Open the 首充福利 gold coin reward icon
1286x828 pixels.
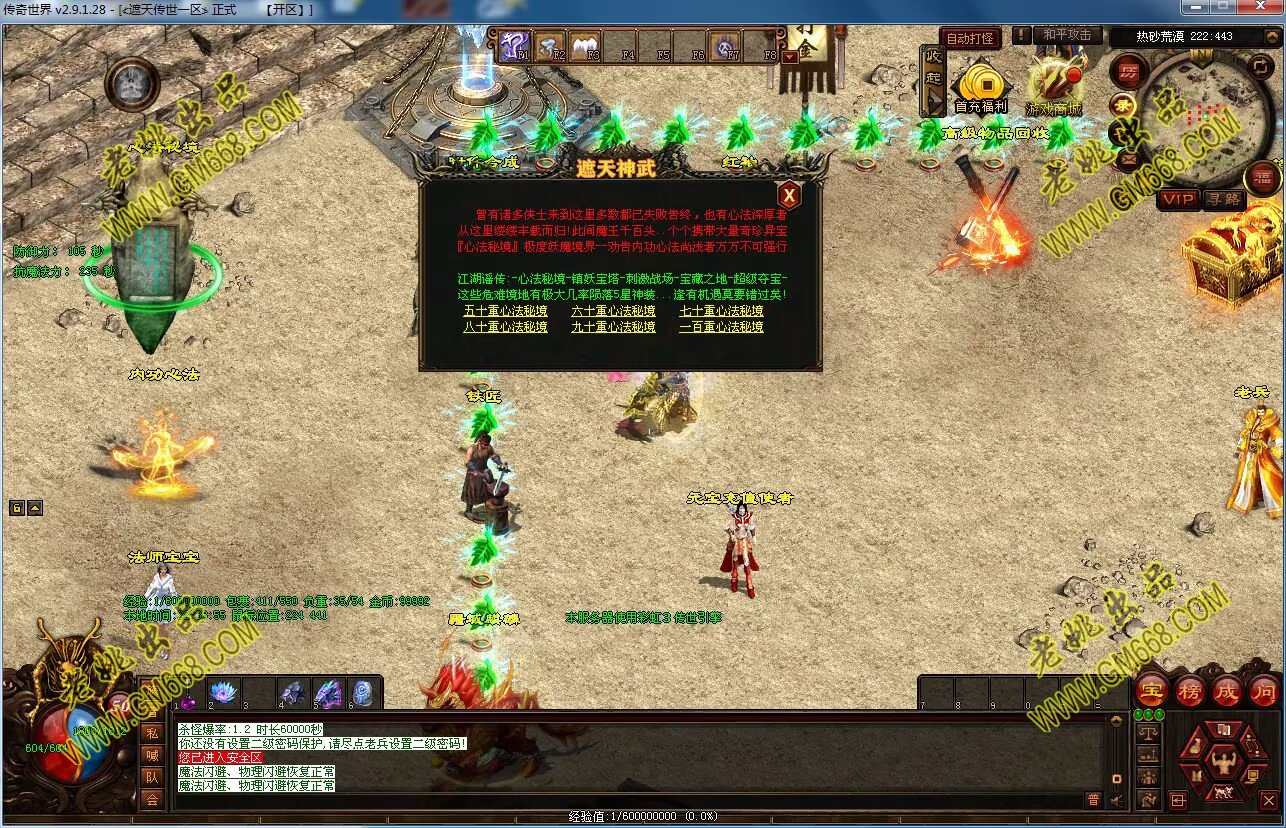981,87
